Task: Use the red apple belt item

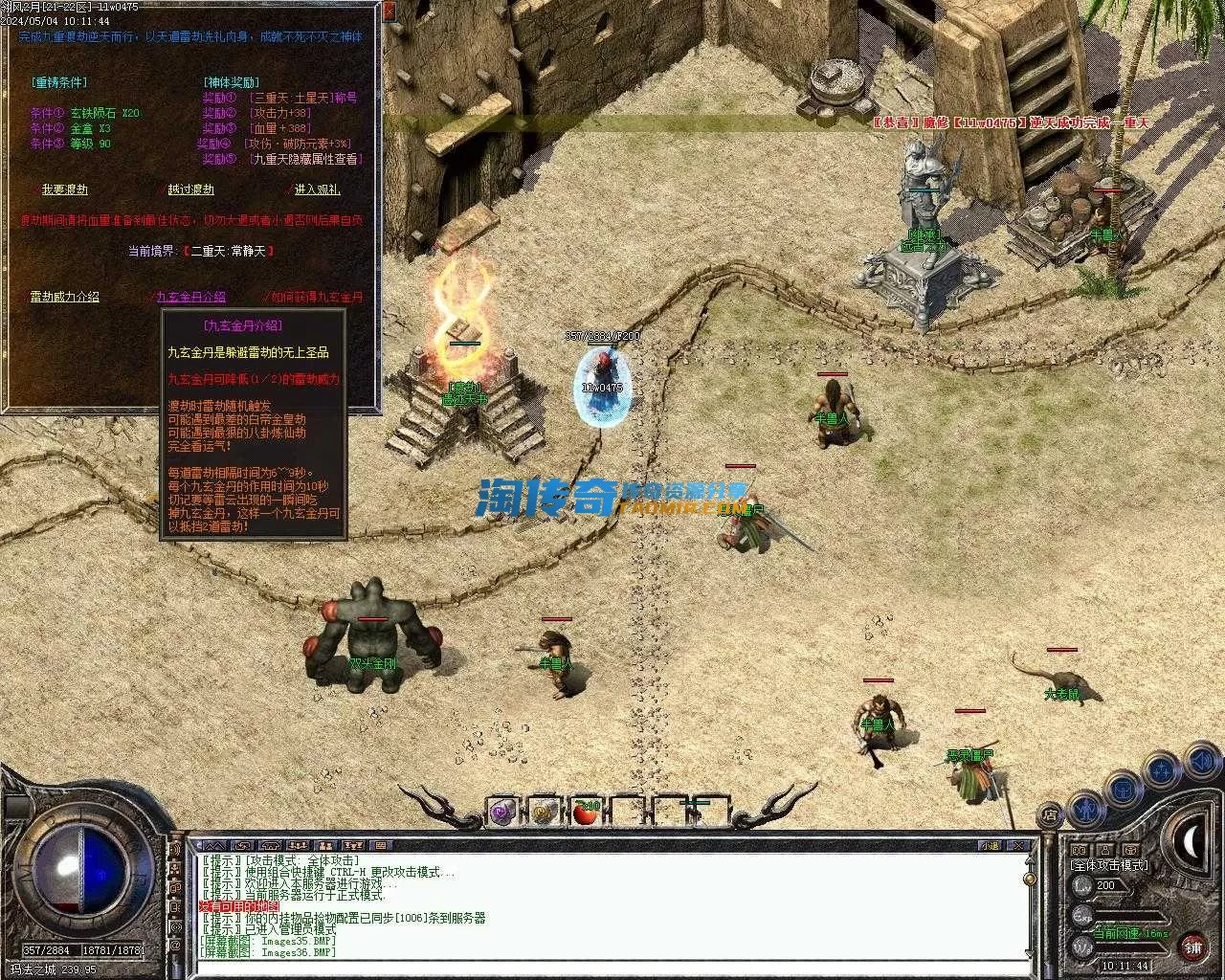Action: [585, 813]
